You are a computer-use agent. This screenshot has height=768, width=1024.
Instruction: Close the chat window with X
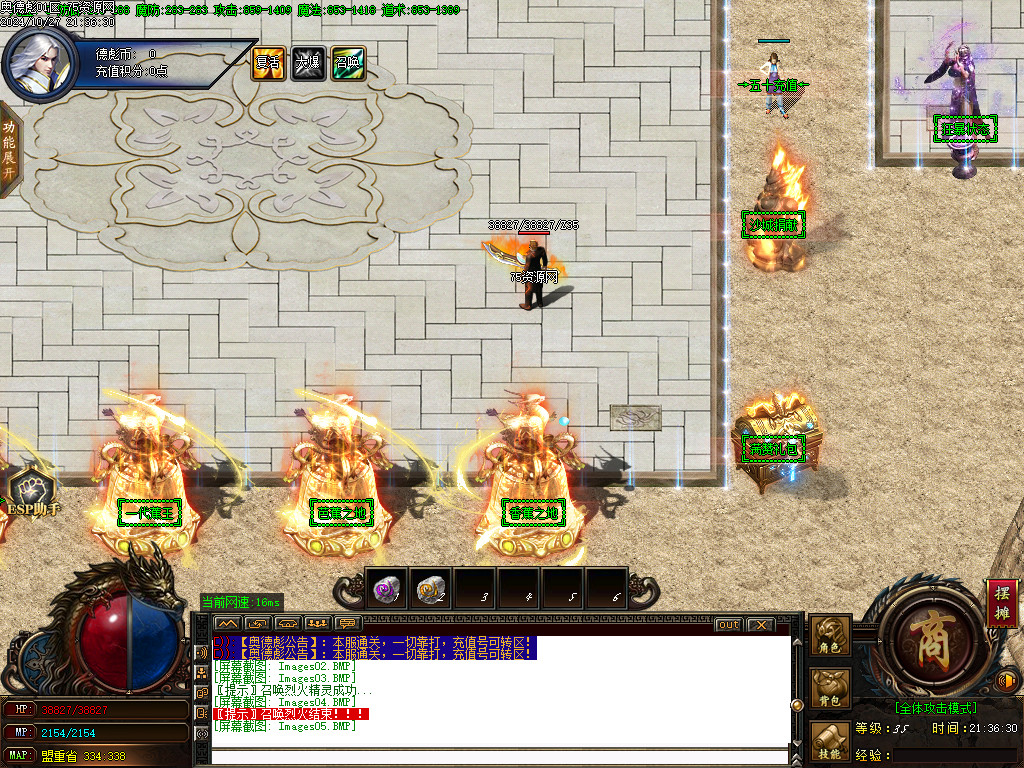tap(761, 625)
